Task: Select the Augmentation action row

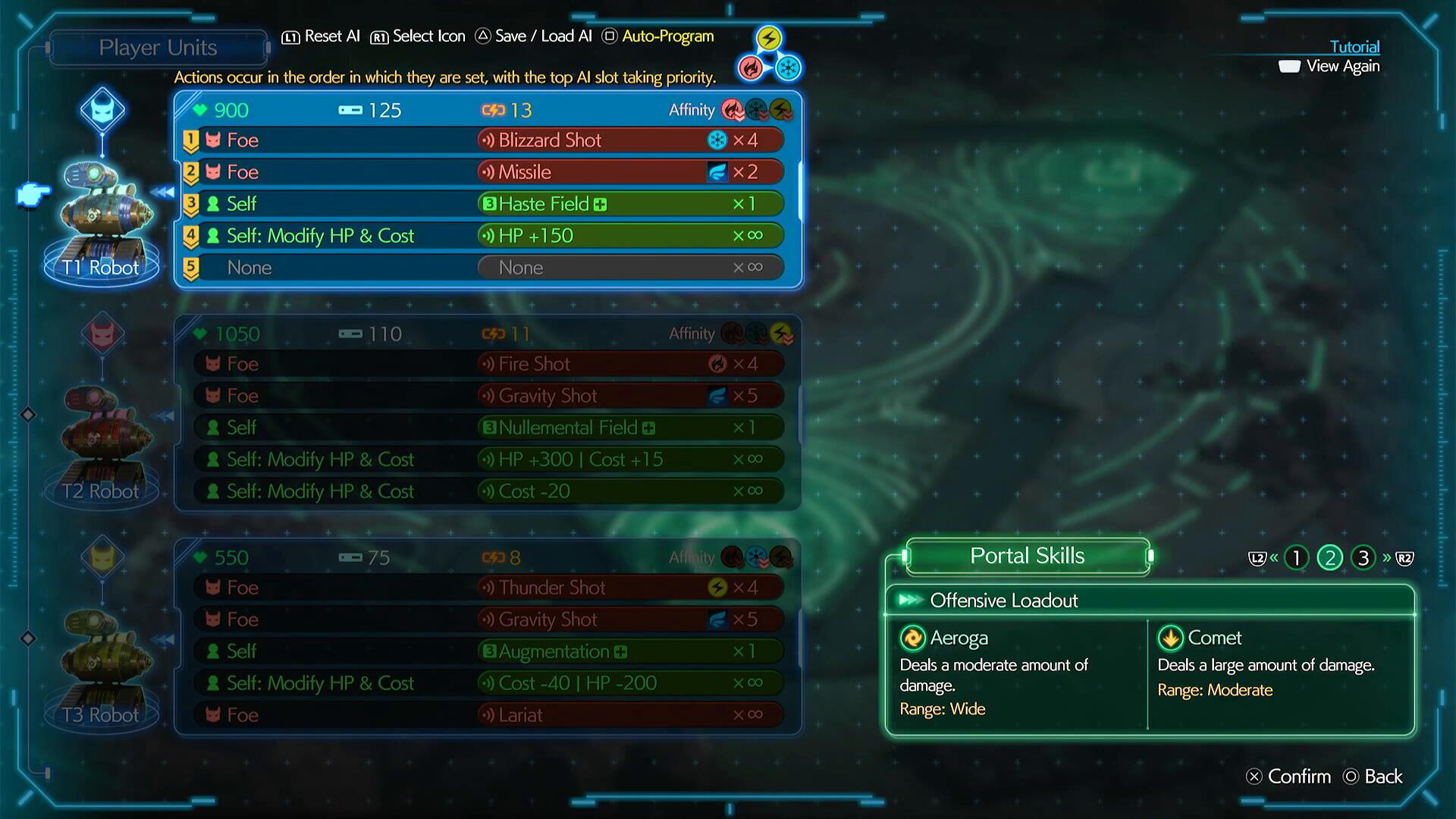Action: pyautogui.click(x=629, y=651)
